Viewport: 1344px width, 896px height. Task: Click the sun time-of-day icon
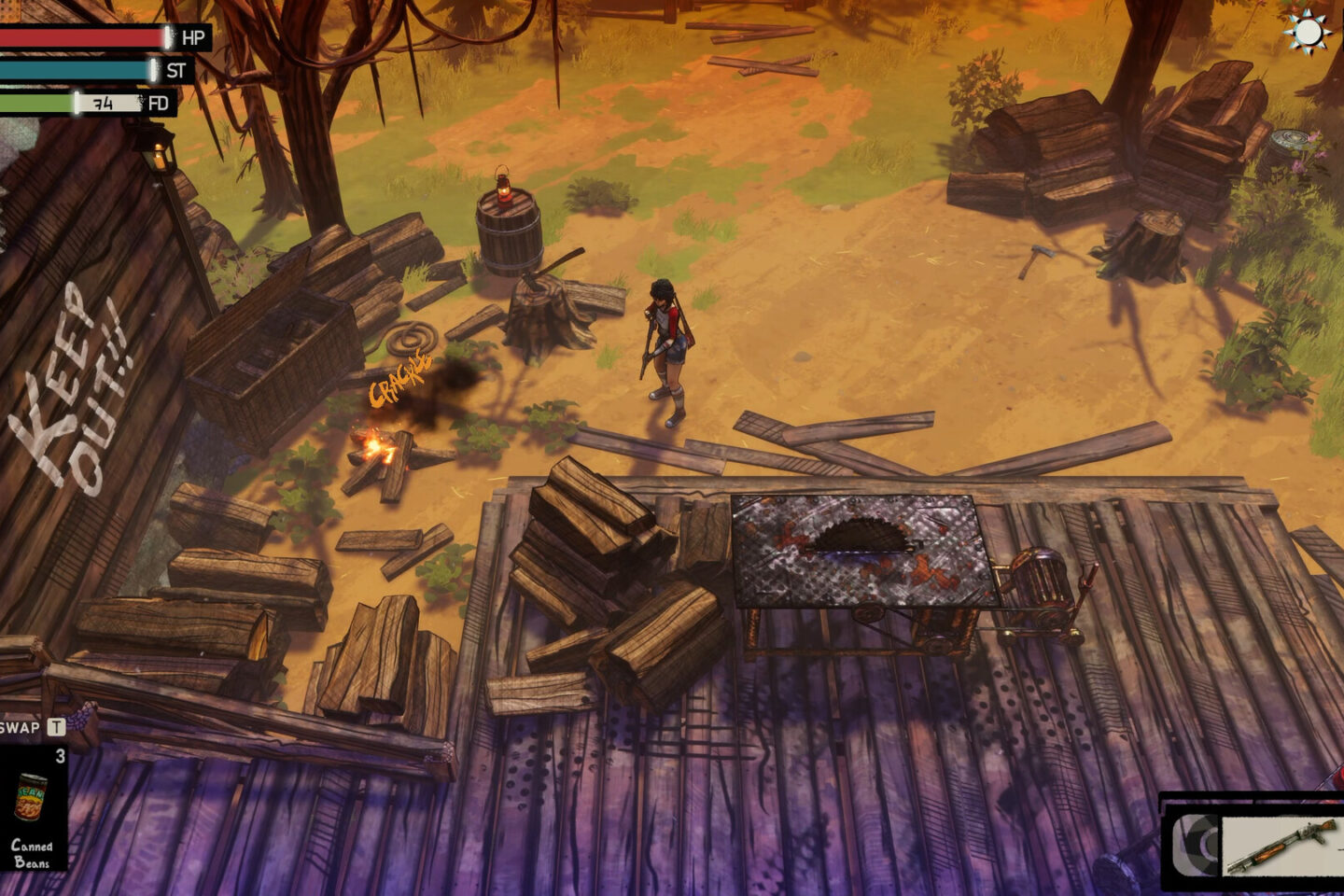point(1307,33)
